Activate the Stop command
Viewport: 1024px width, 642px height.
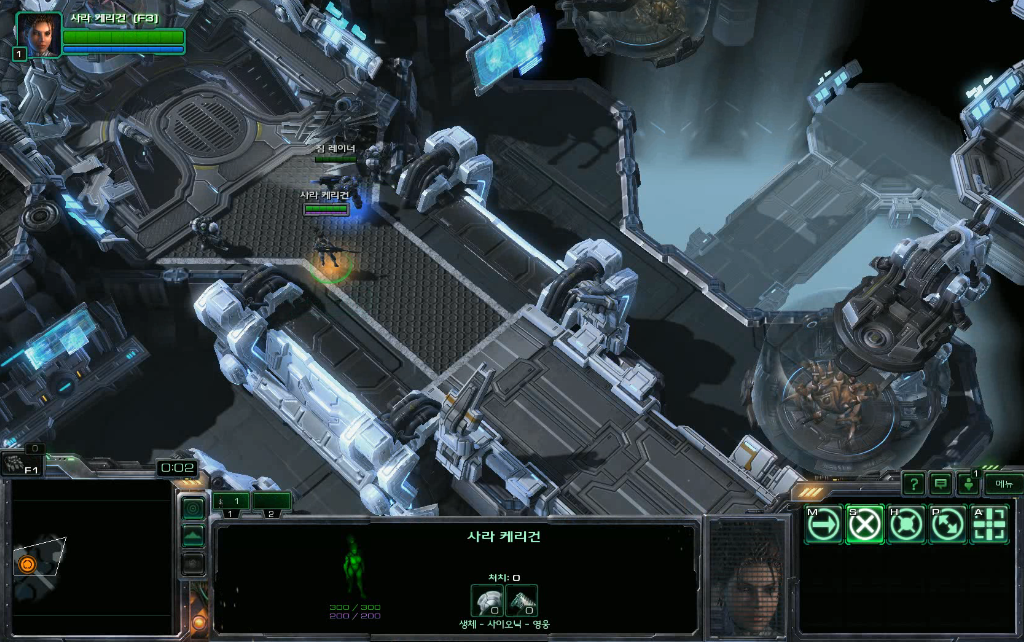(865, 525)
